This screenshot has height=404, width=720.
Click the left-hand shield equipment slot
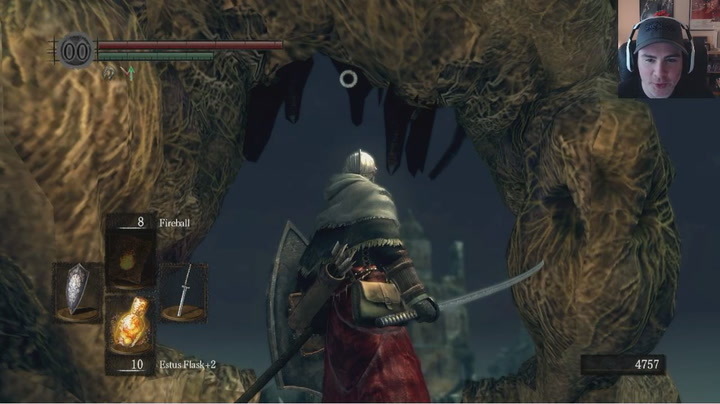pyautogui.click(x=77, y=290)
